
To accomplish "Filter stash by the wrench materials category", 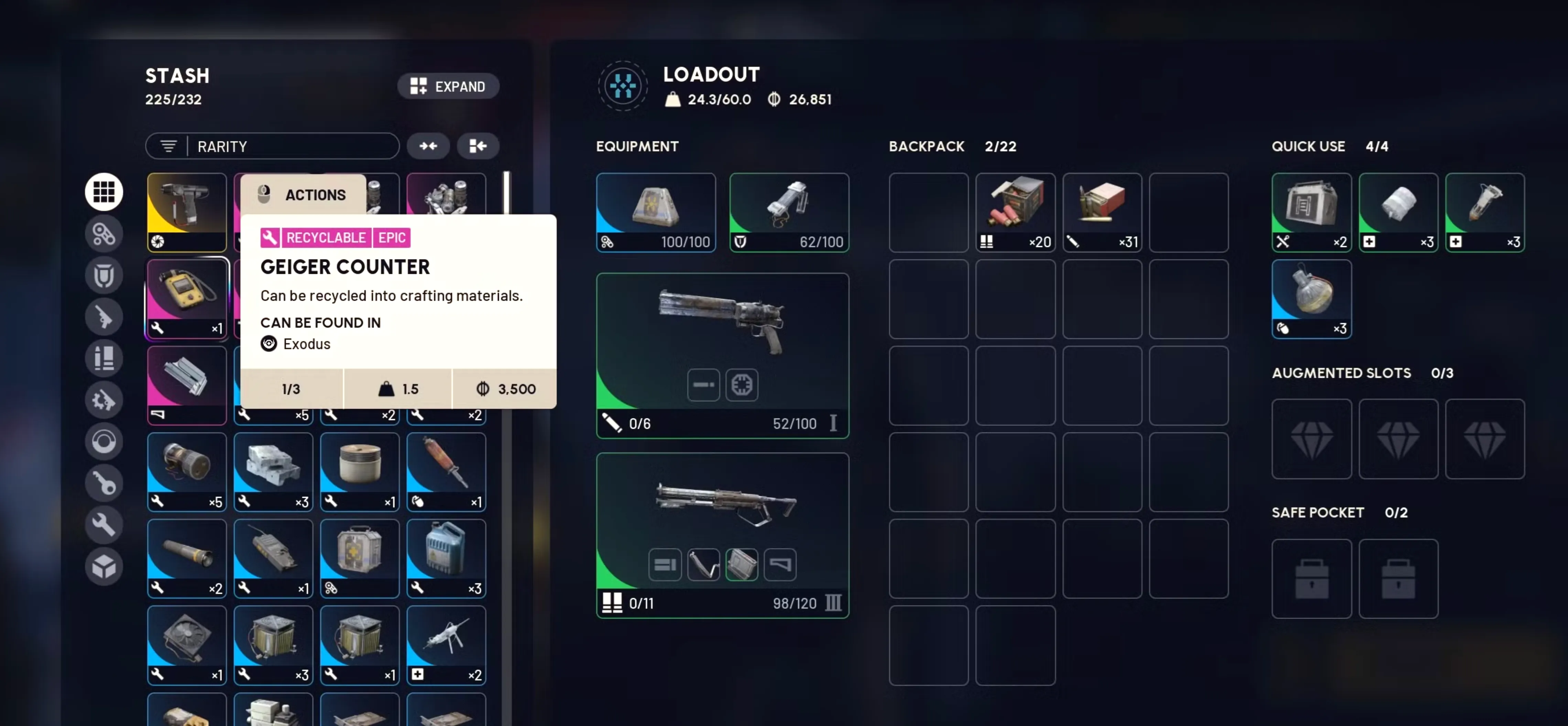I will [x=104, y=524].
